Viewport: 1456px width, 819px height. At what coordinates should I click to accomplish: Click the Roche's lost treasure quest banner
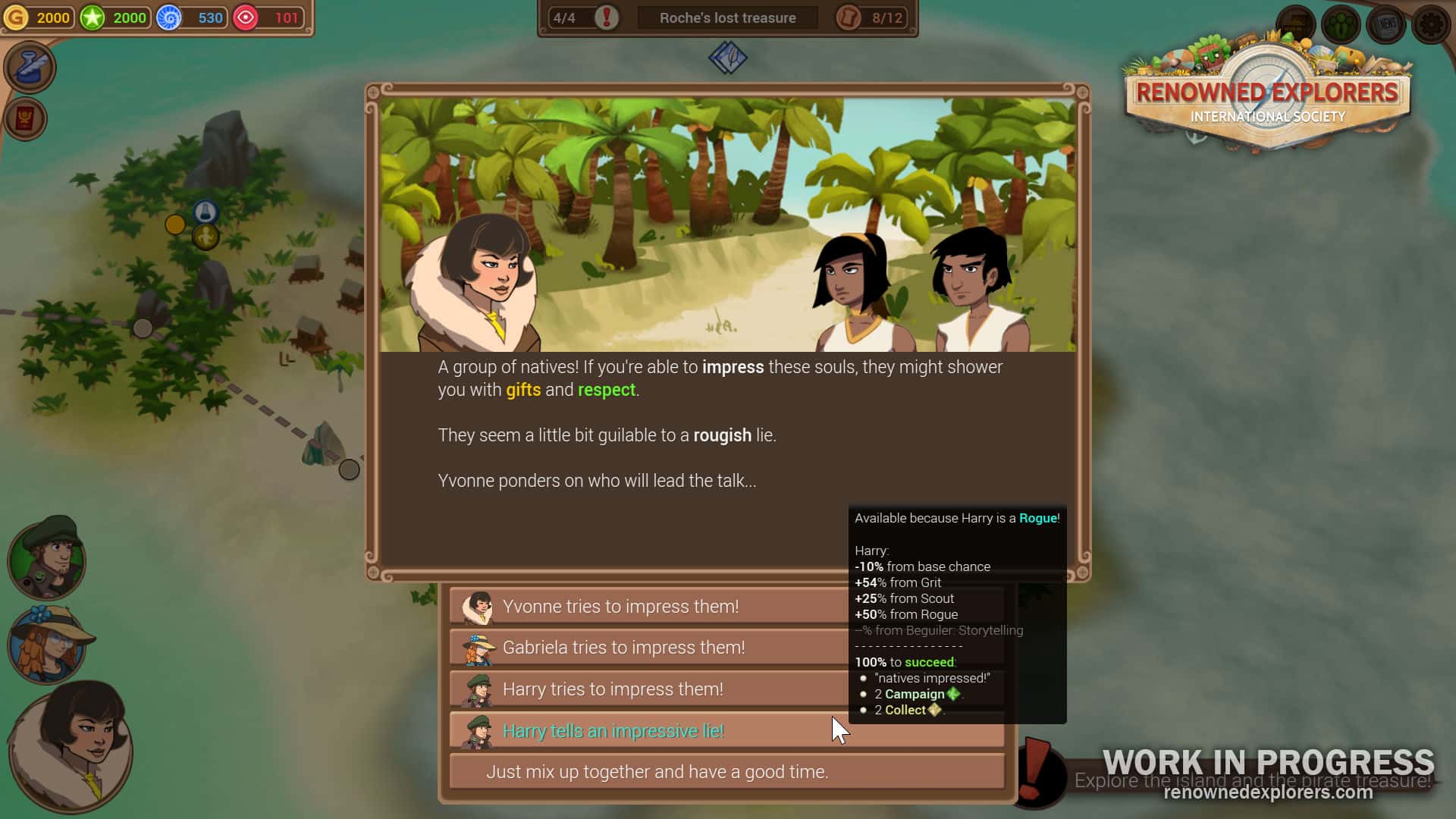click(726, 17)
